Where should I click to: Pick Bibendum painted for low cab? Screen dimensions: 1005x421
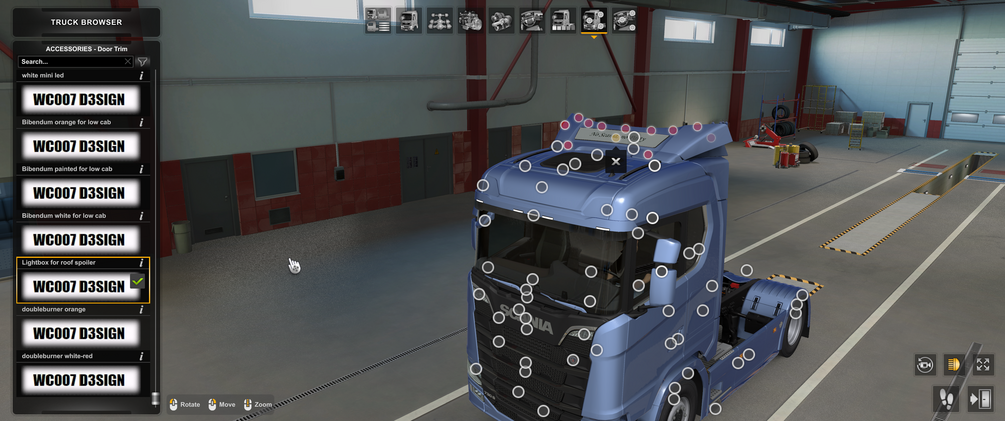point(80,193)
